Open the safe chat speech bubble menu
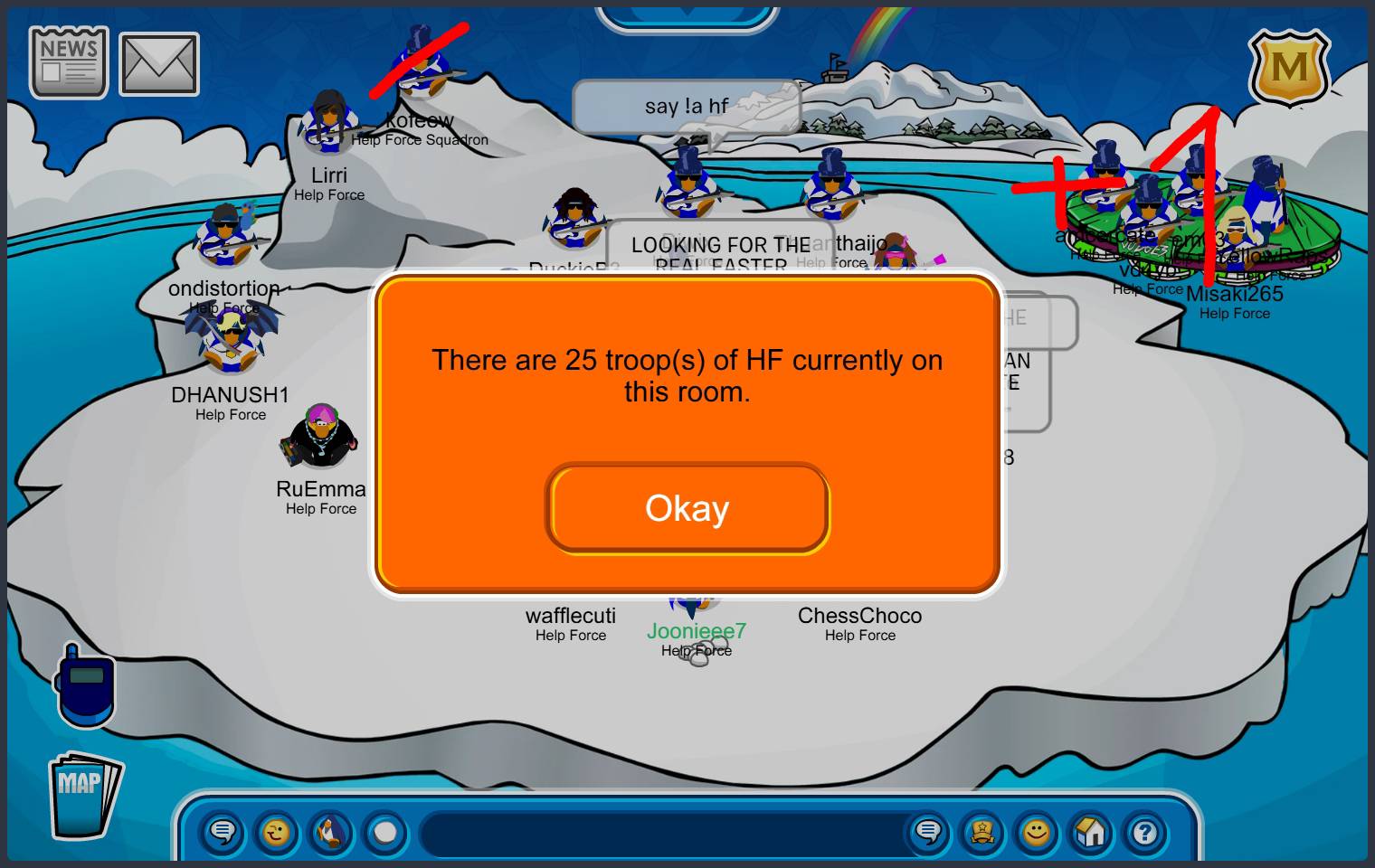1375x868 pixels. tap(223, 832)
